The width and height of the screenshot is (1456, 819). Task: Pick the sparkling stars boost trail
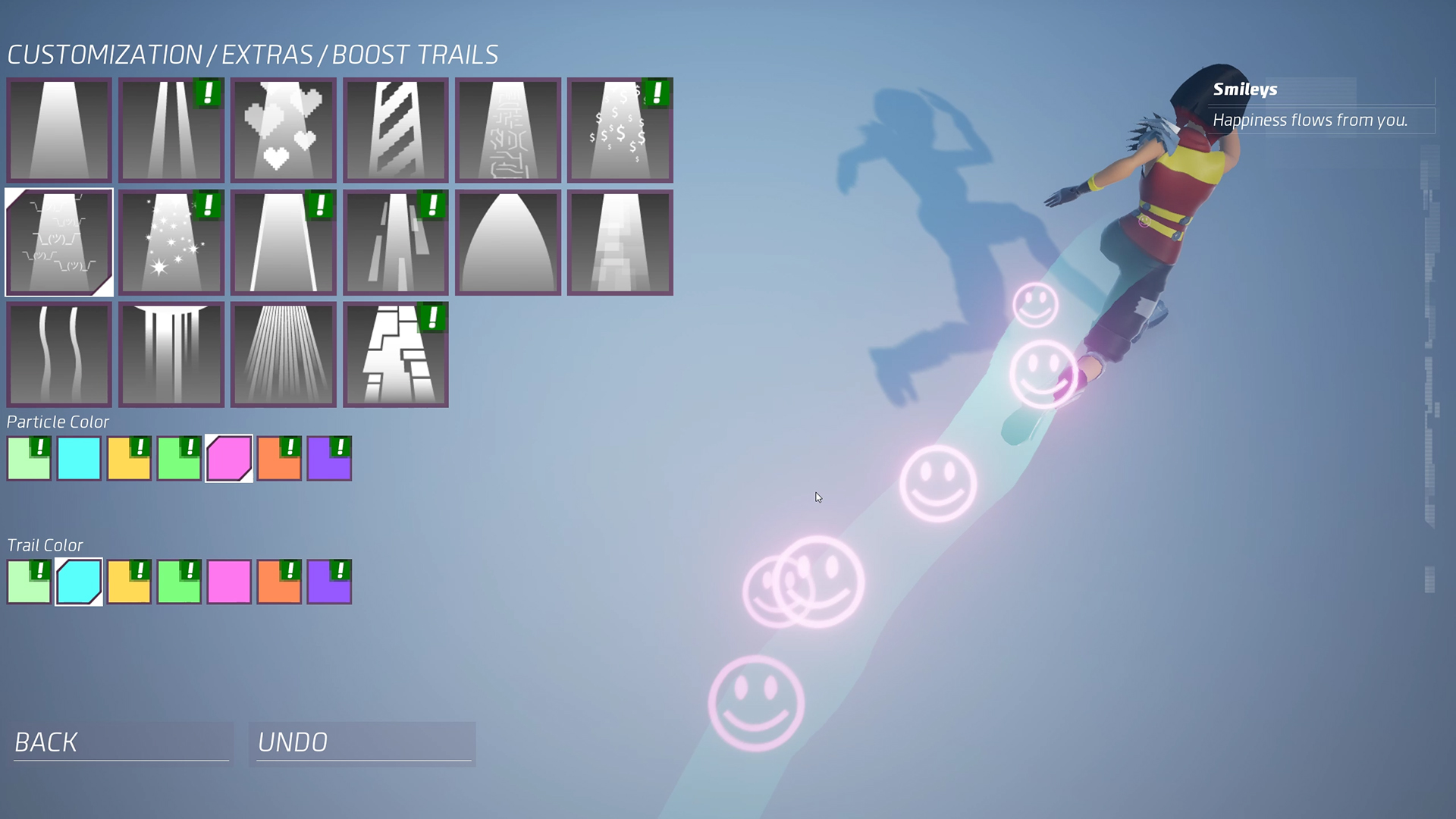point(171,242)
